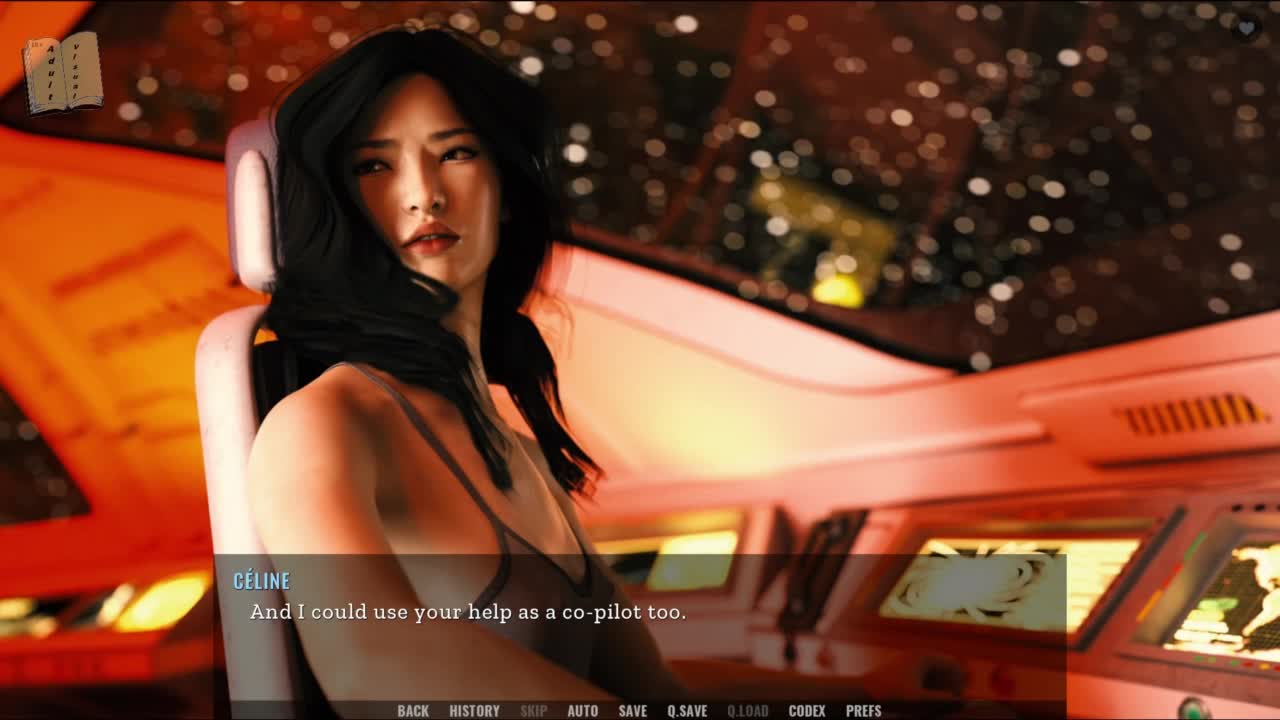Open the Prefs settings menu
This screenshot has width=1280, height=720.
[x=864, y=711]
